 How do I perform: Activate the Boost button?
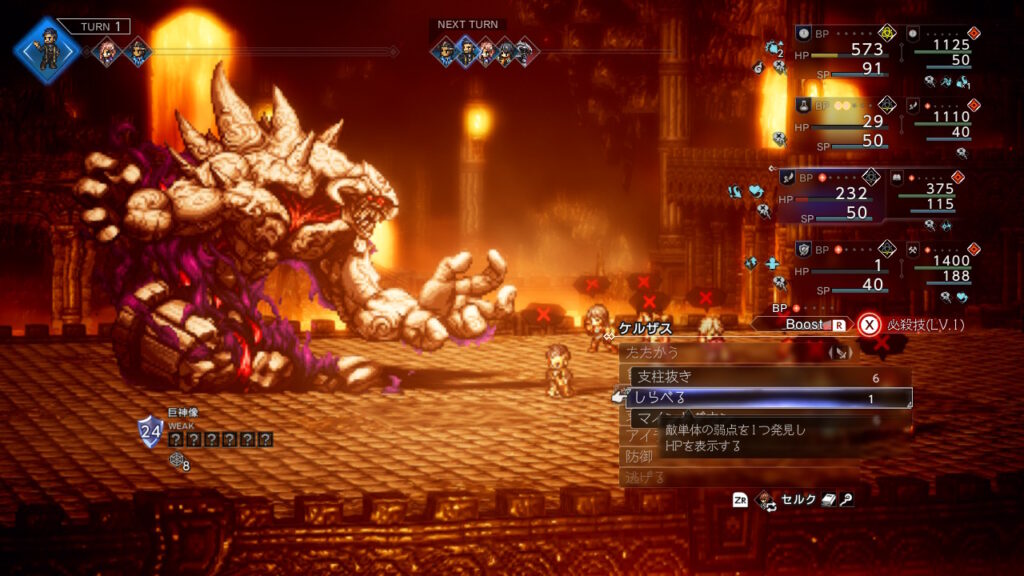pos(806,324)
